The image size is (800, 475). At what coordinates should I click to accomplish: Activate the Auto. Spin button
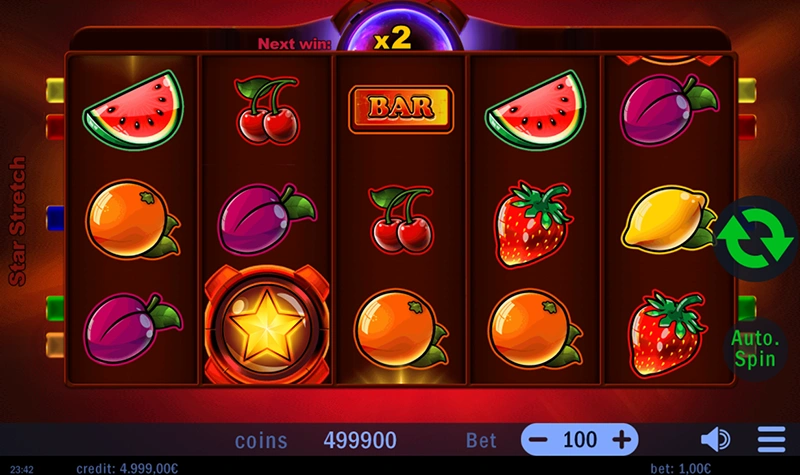coord(755,347)
